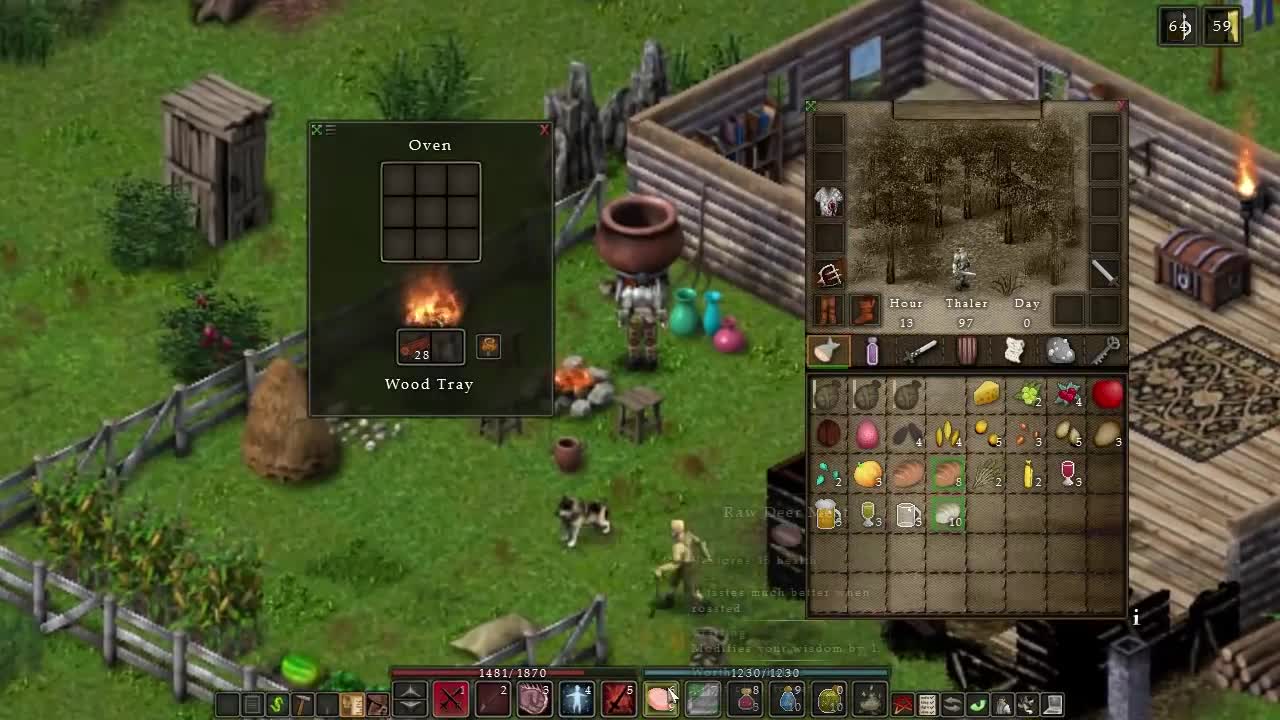Close the inventory panel
The image size is (1280, 720).
[x=1122, y=105]
